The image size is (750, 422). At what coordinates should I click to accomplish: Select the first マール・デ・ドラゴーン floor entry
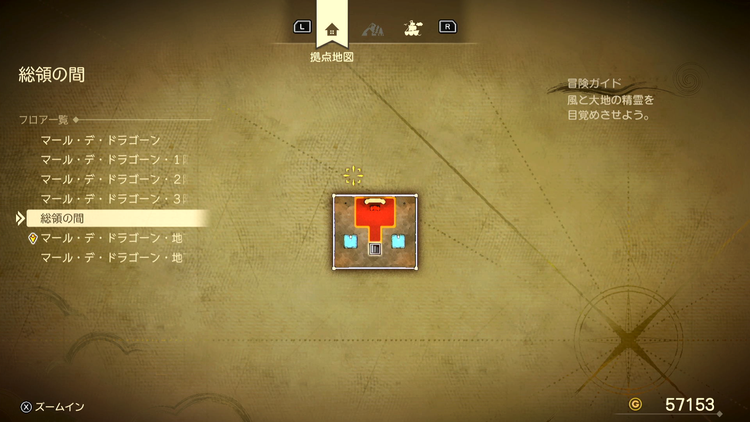click(100, 141)
